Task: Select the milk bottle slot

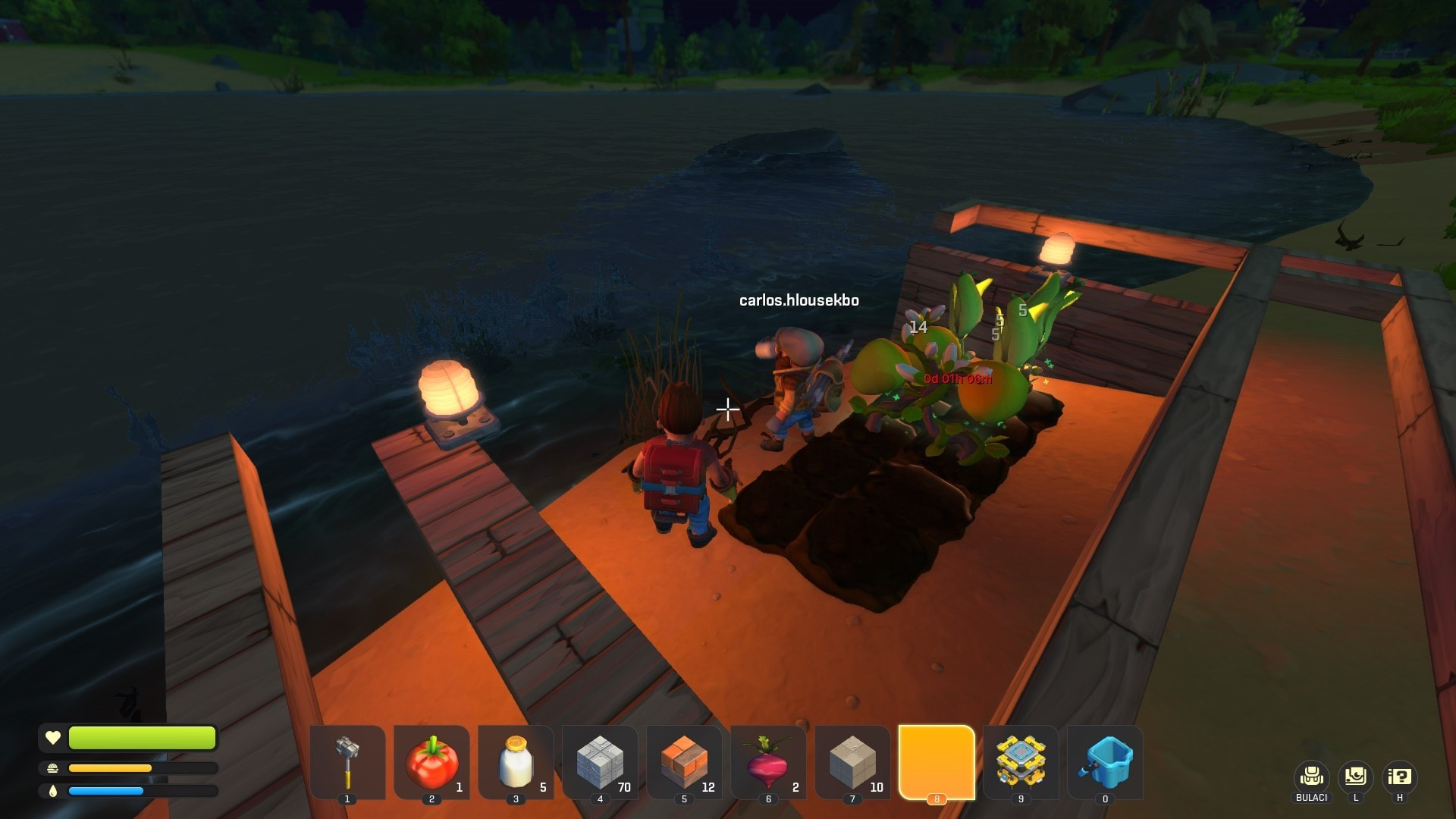Action: click(x=516, y=761)
